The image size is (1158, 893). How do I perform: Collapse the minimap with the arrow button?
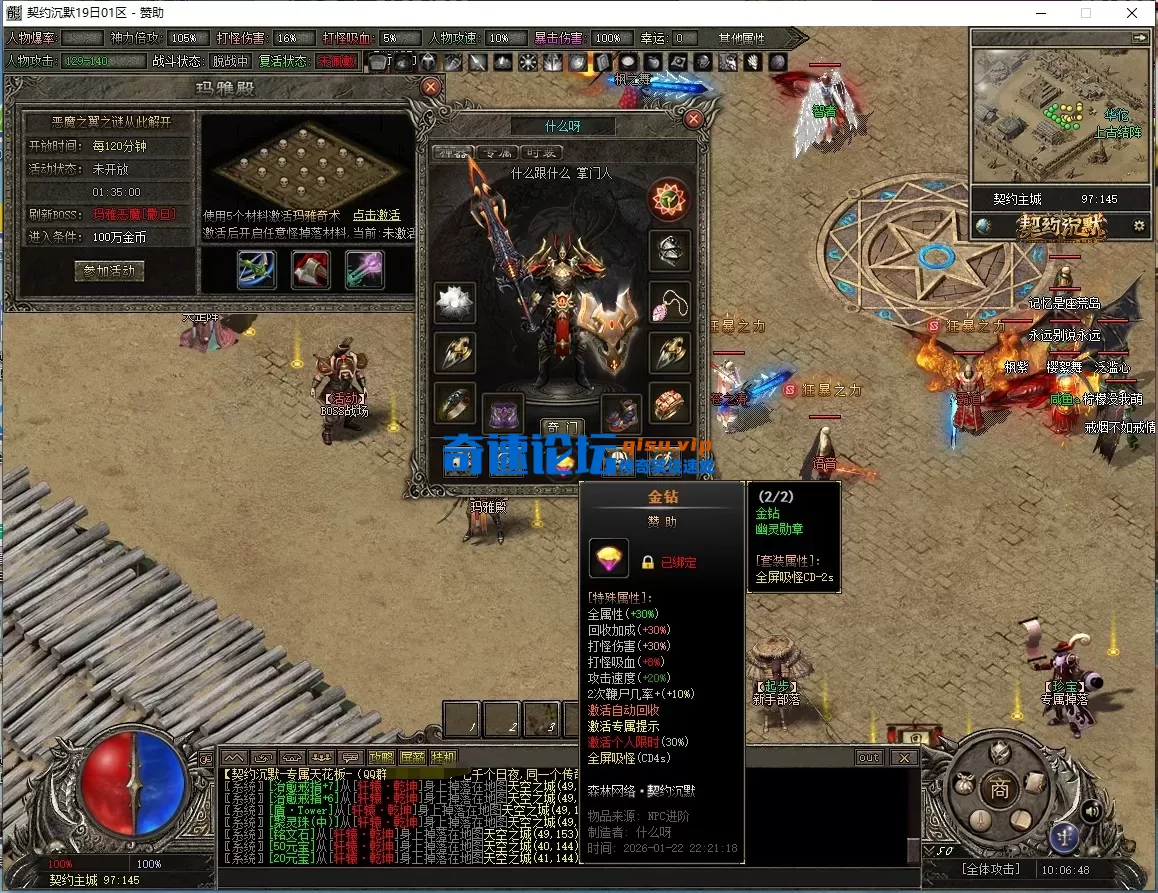pos(1139,37)
